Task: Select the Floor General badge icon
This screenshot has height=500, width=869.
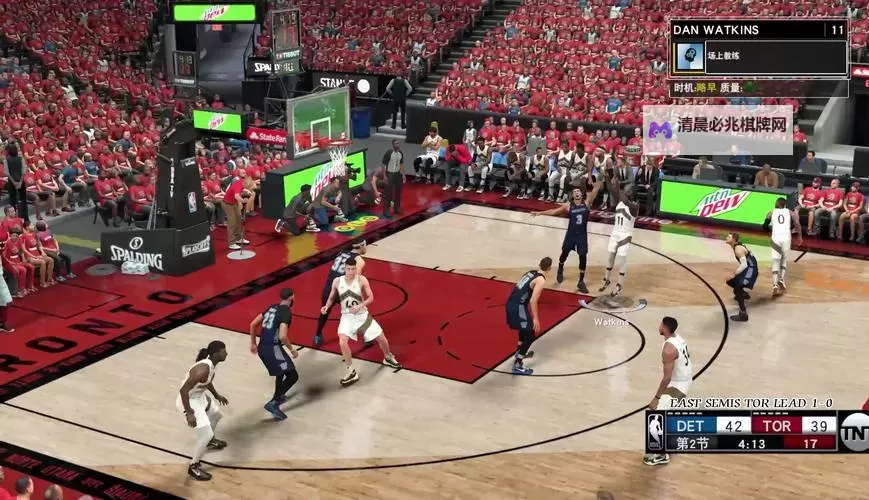Action: [689, 56]
